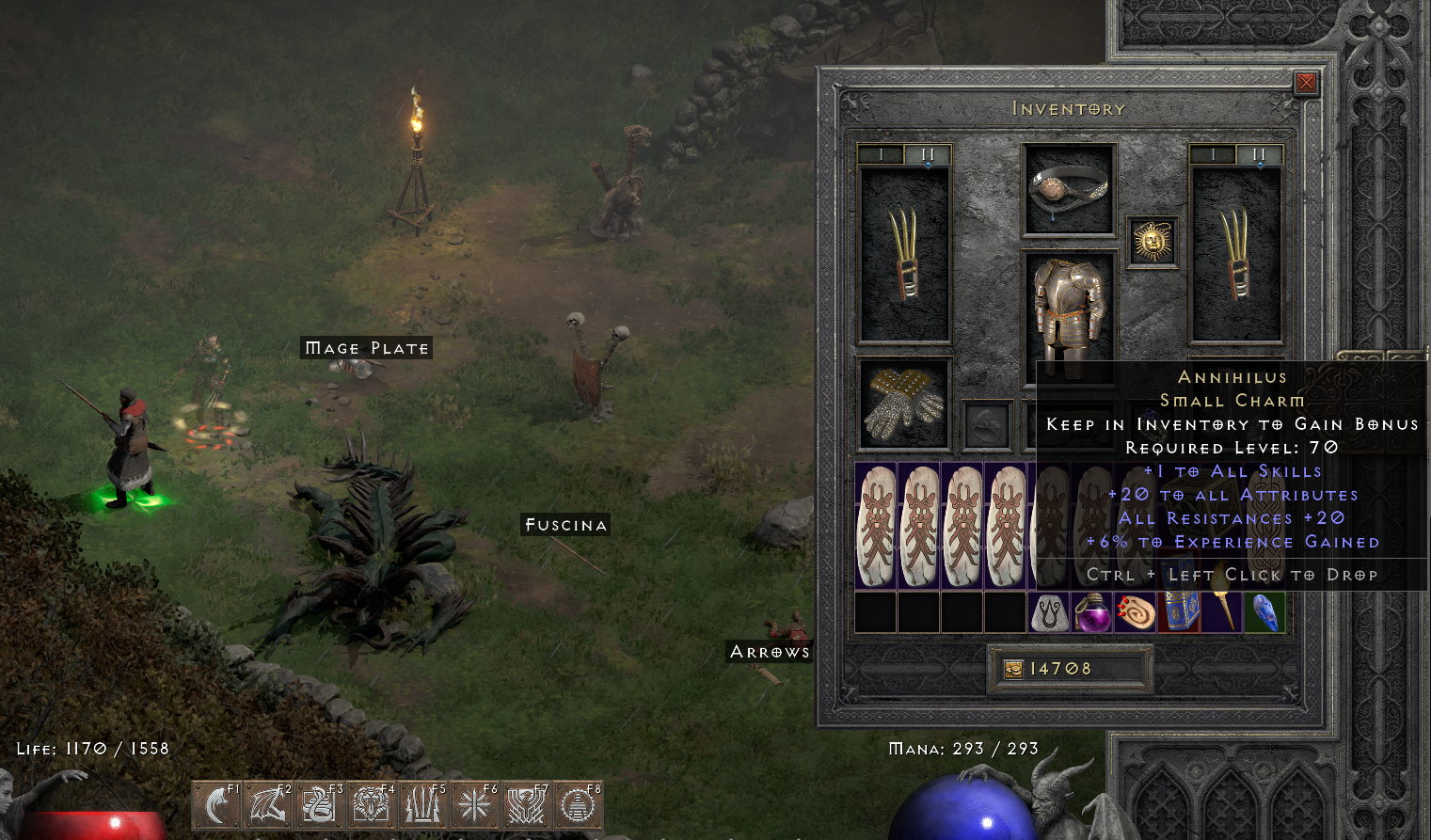
Task: Select the rolled scroll with red seals
Action: pos(1136,612)
